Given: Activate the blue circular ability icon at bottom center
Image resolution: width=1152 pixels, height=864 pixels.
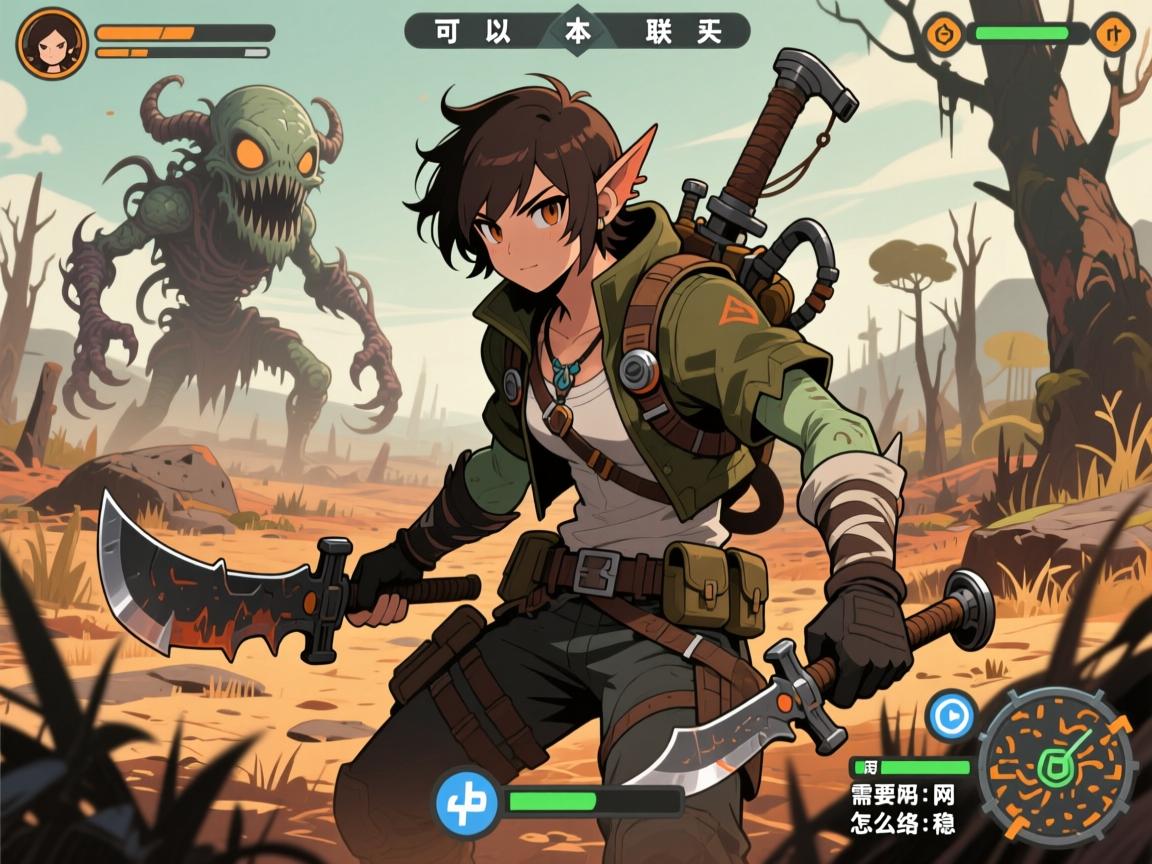Looking at the screenshot, I should coord(467,802).
